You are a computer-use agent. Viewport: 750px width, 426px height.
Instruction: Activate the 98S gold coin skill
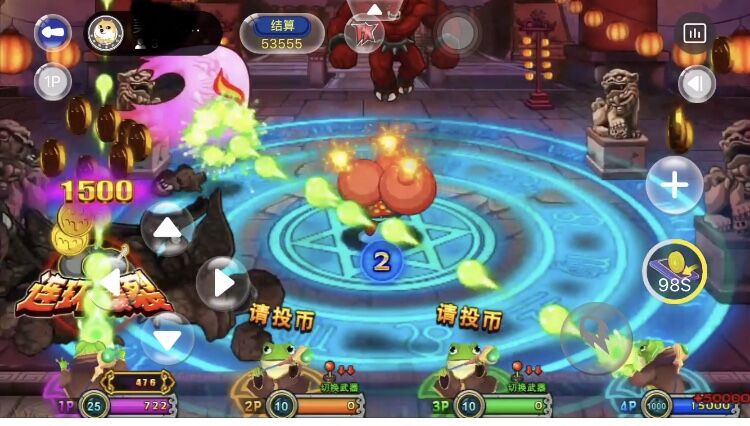[x=674, y=270]
